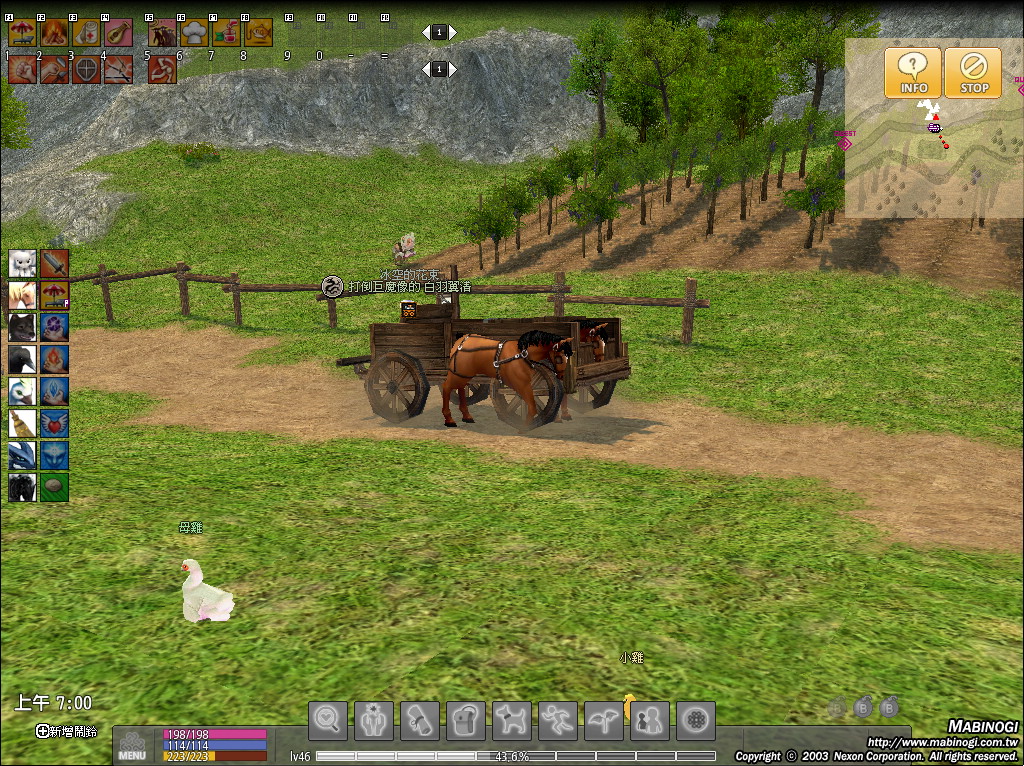Use the winged heart skill icon
Viewport: 1024px width, 766px height.
click(55, 423)
